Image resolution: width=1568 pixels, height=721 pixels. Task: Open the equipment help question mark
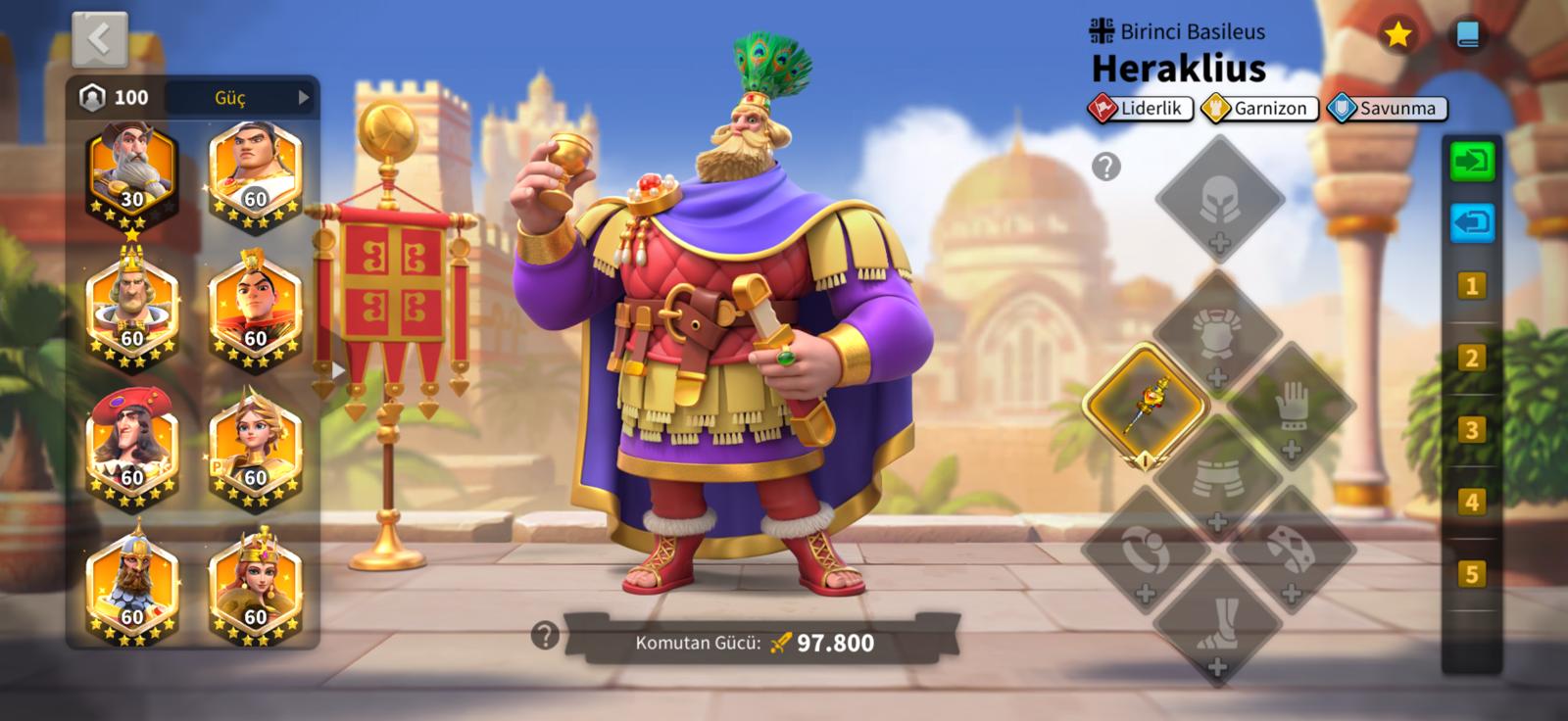point(1105,168)
